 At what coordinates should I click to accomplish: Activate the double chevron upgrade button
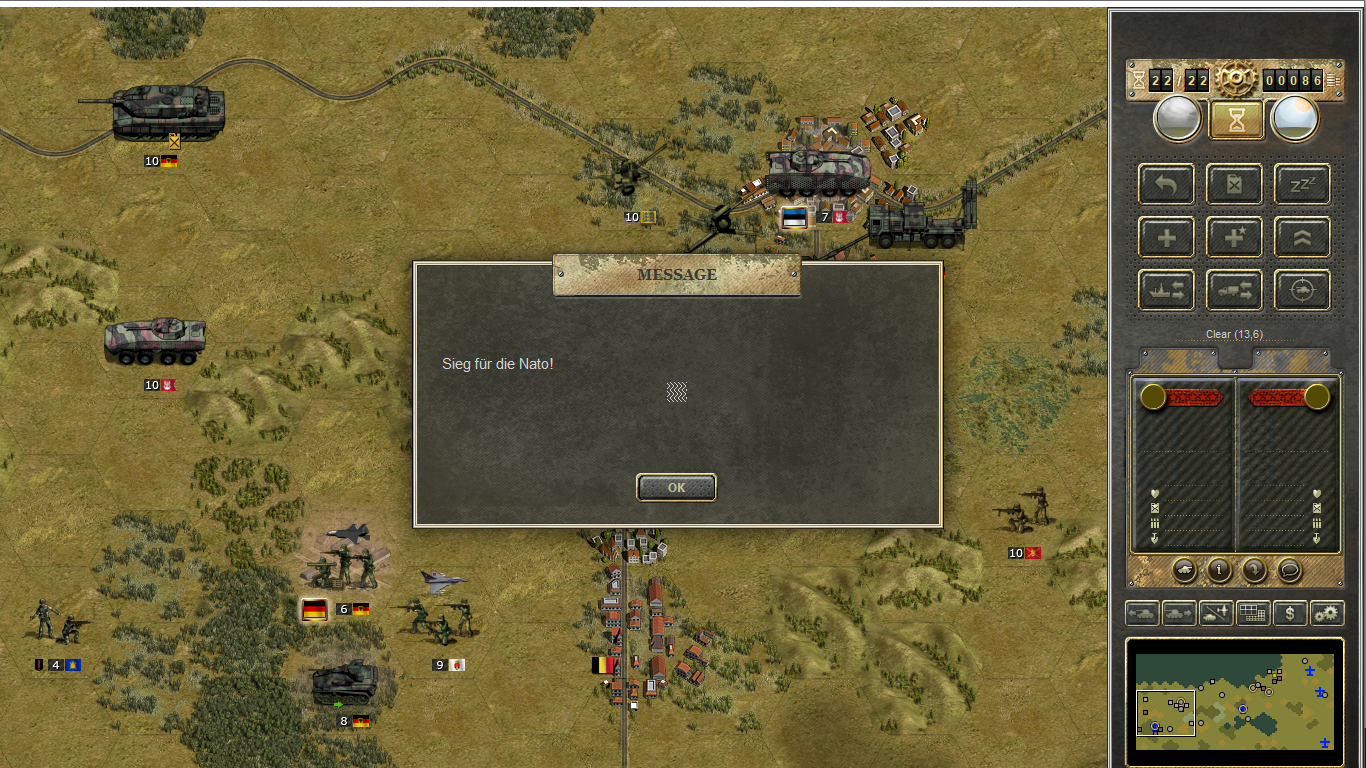(x=1302, y=237)
